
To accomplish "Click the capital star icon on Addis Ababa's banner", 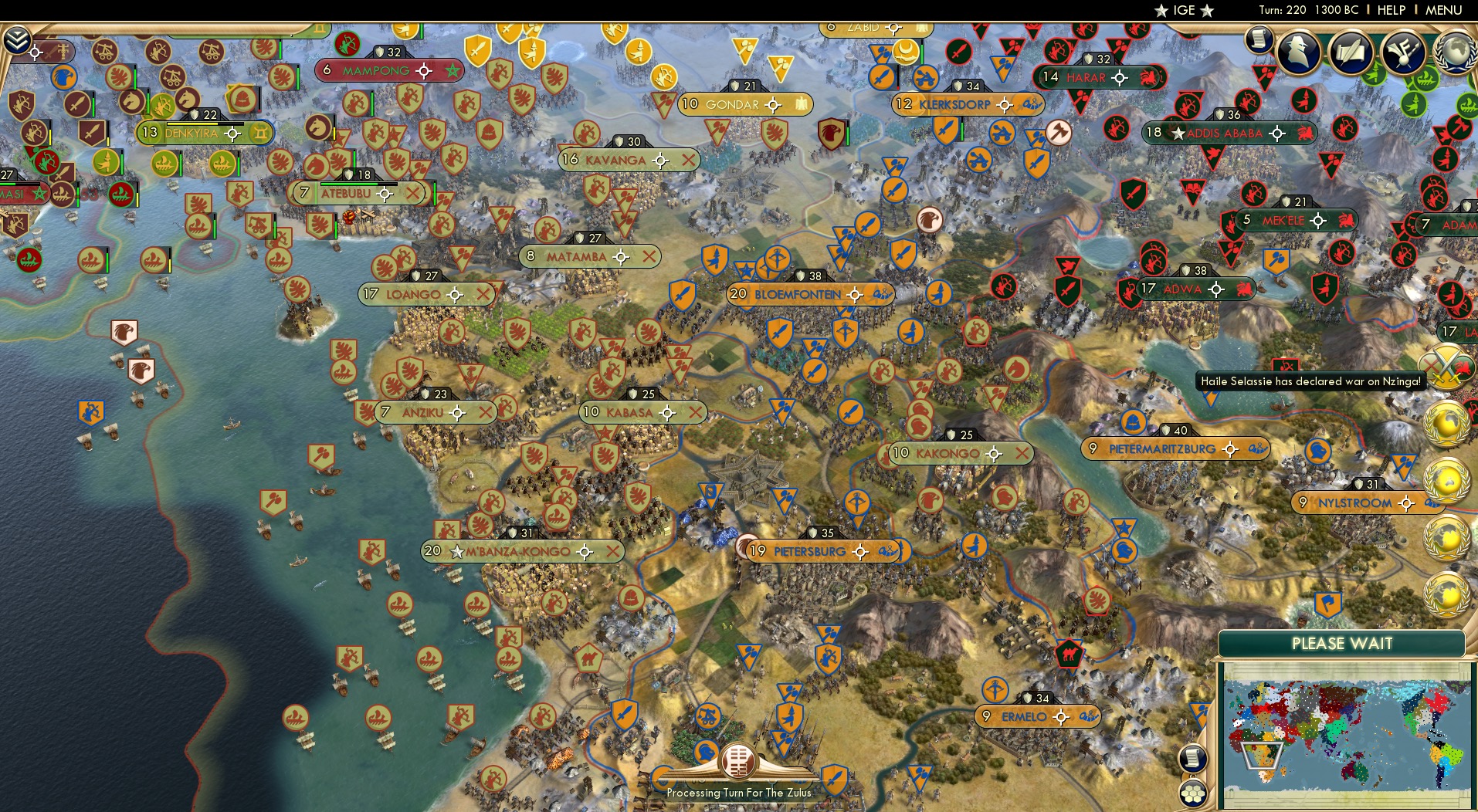I will pyautogui.click(x=1178, y=134).
